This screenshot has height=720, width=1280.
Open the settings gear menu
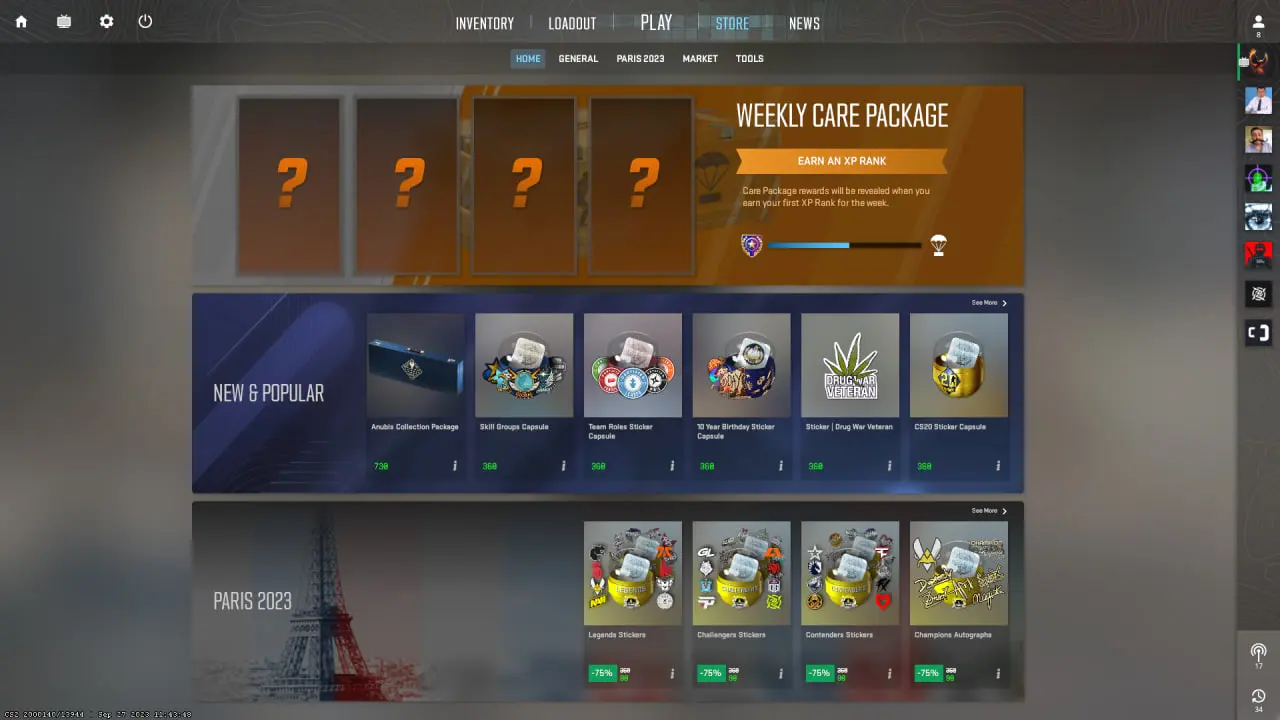pos(107,21)
